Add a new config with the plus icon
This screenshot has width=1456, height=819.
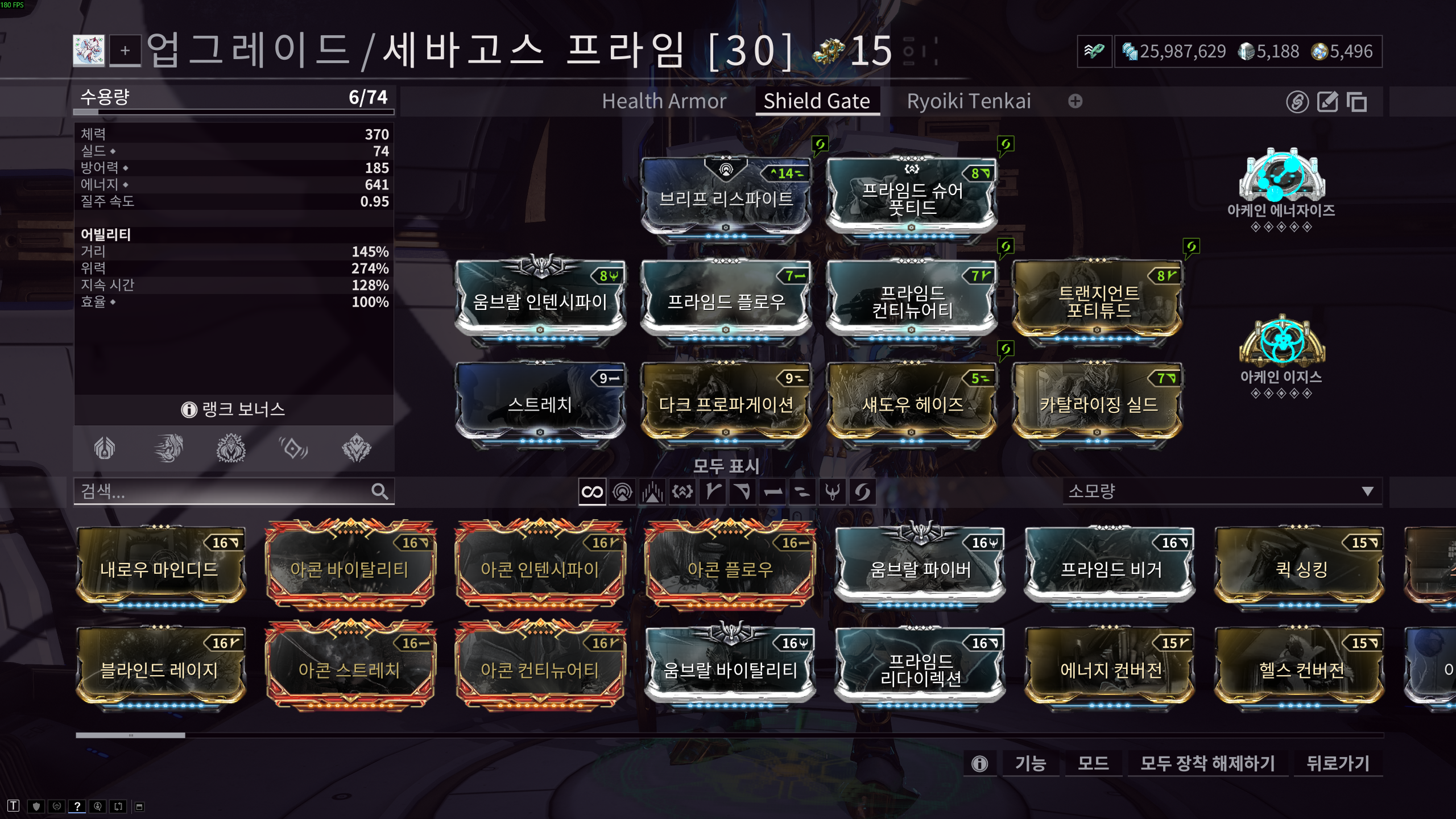(1075, 101)
